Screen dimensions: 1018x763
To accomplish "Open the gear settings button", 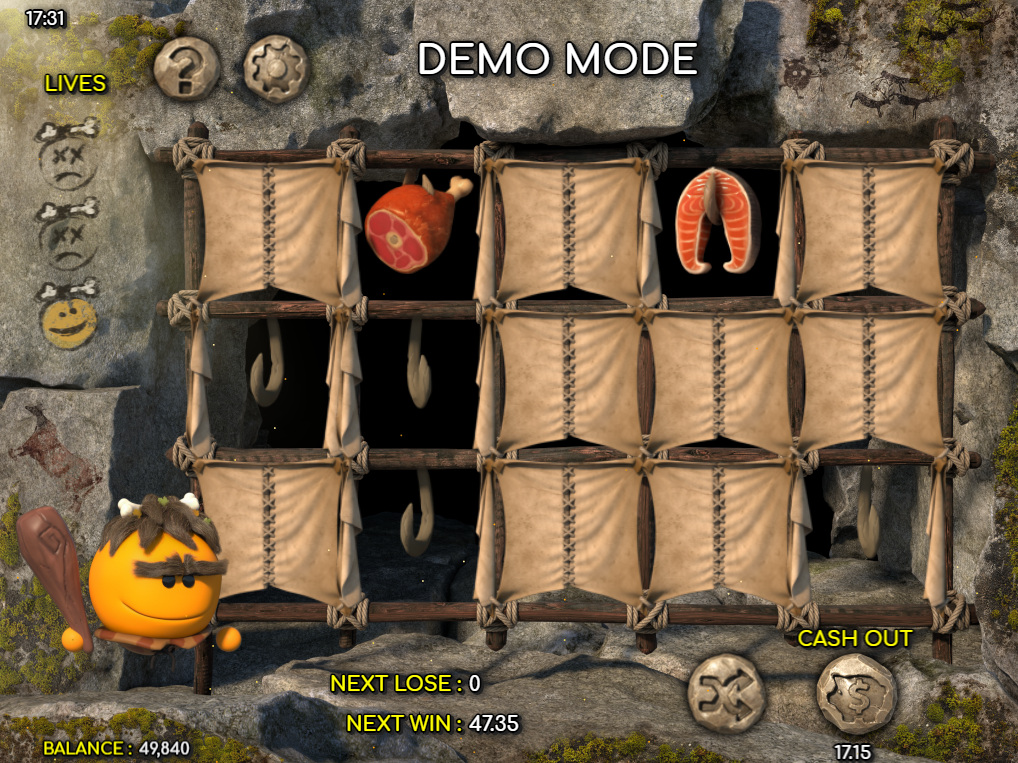I will coord(275,68).
